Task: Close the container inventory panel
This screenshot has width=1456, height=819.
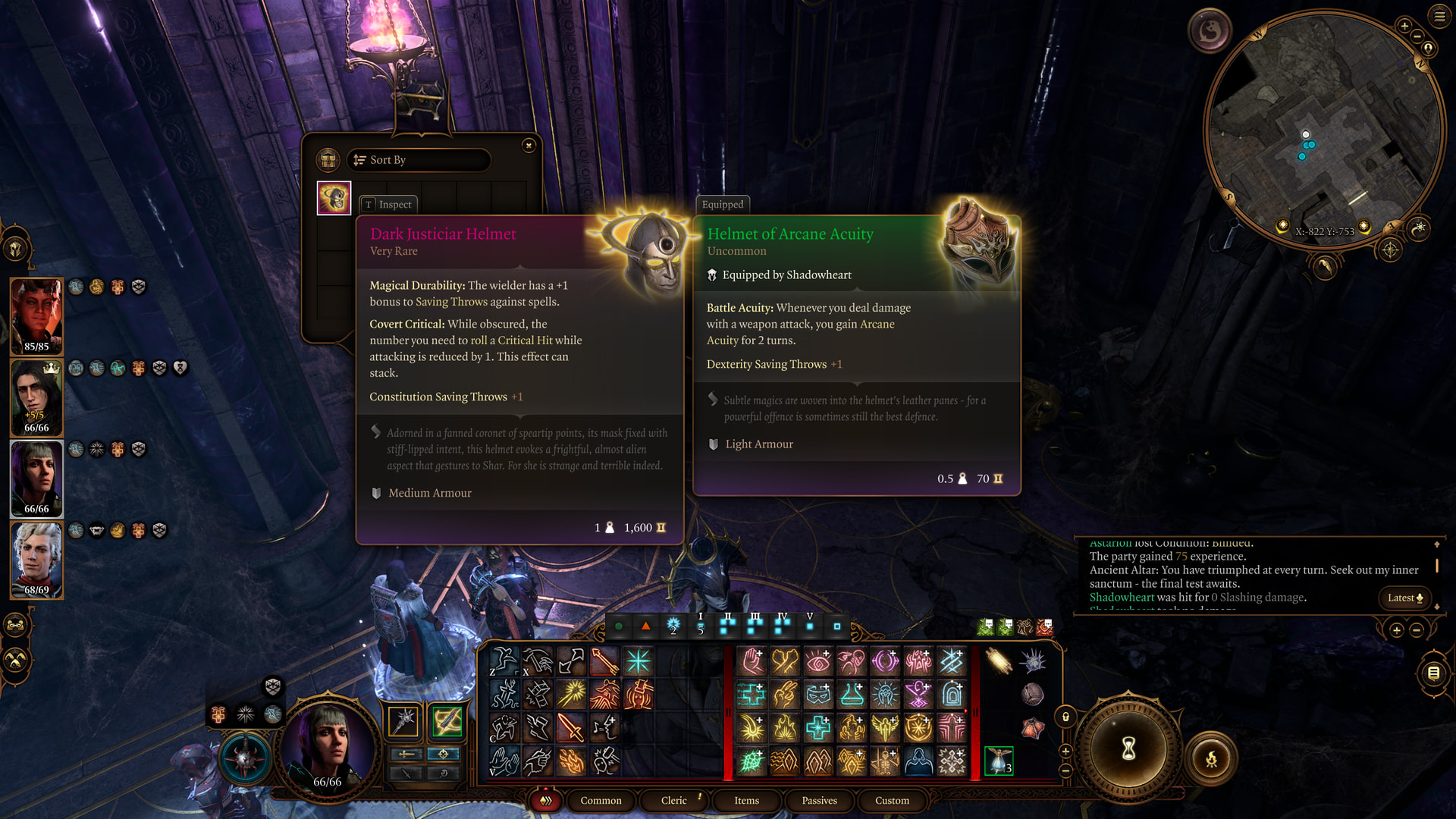Action: click(529, 146)
